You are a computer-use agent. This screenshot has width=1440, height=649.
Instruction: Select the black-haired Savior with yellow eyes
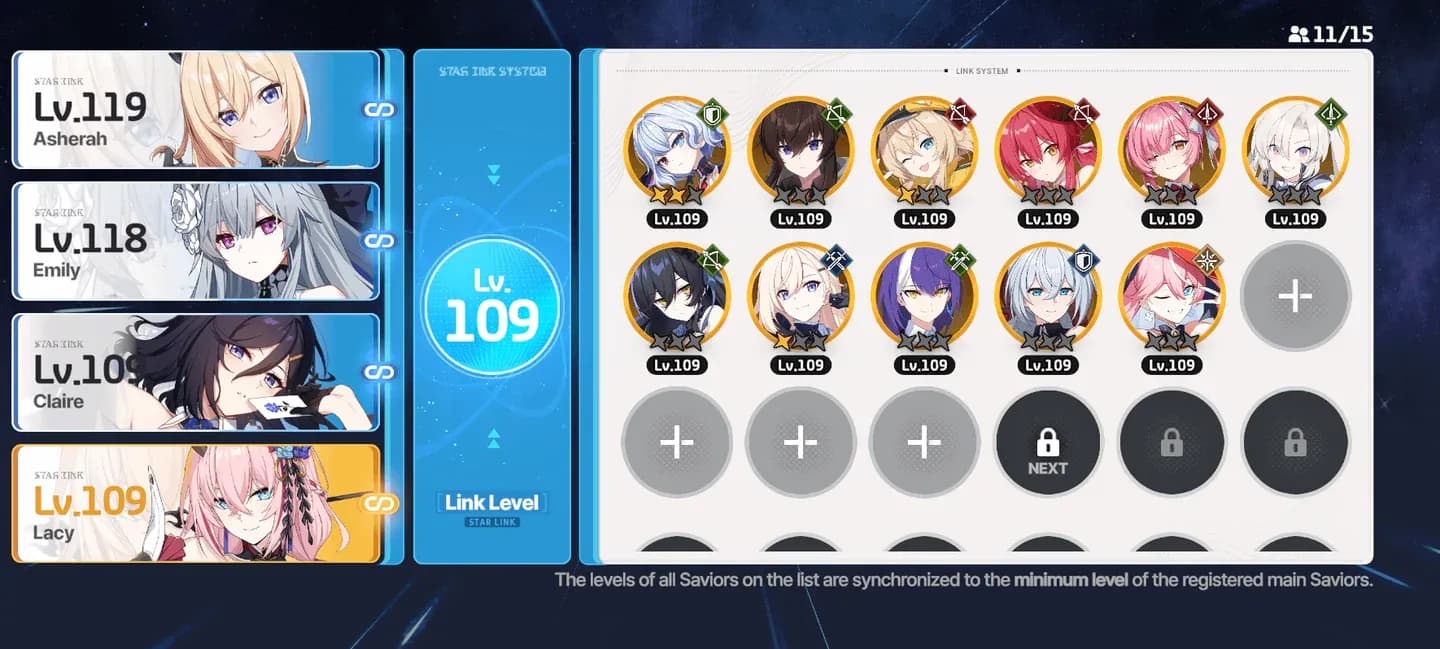676,297
